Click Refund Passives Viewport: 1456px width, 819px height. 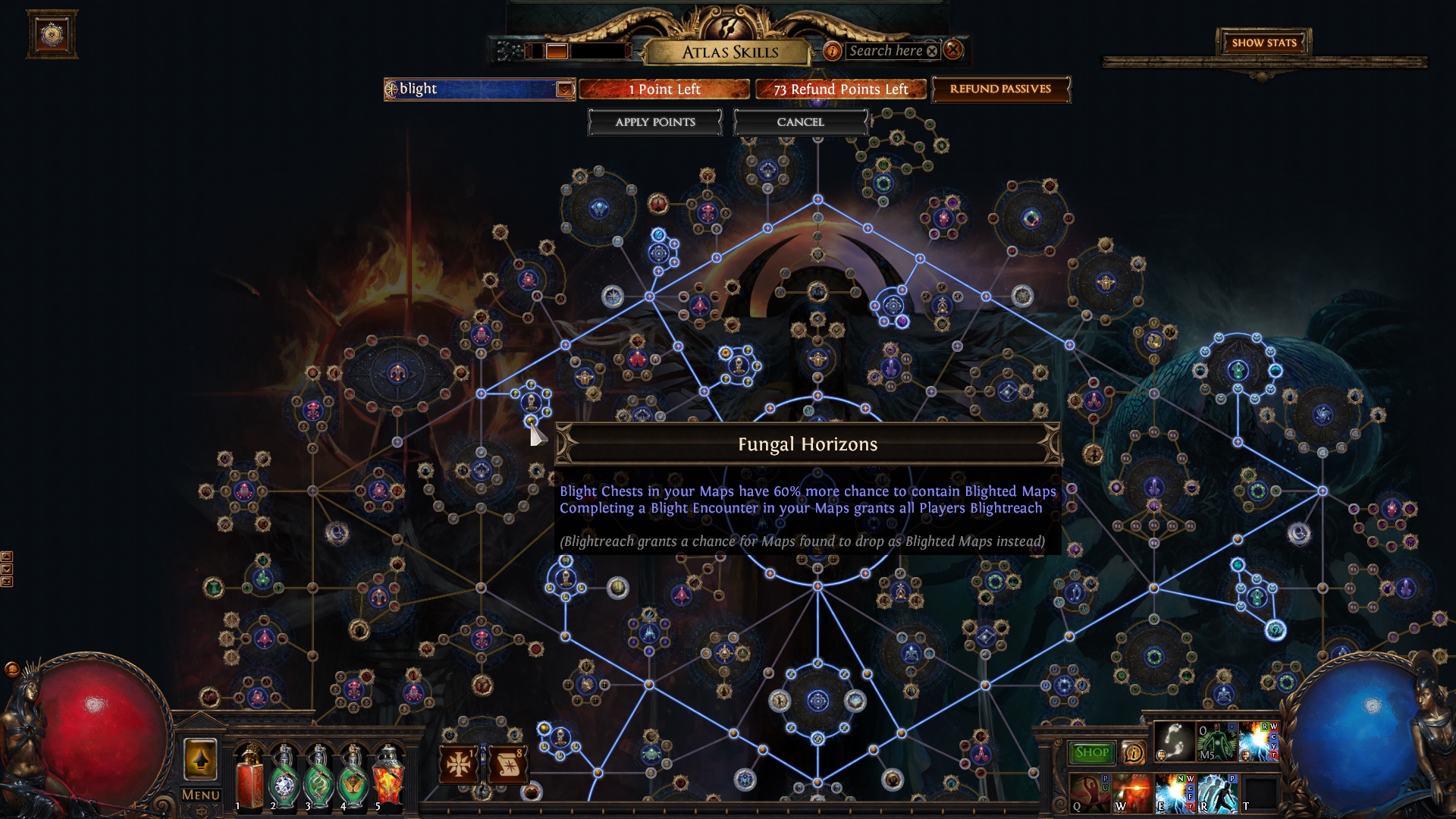[1001, 89]
